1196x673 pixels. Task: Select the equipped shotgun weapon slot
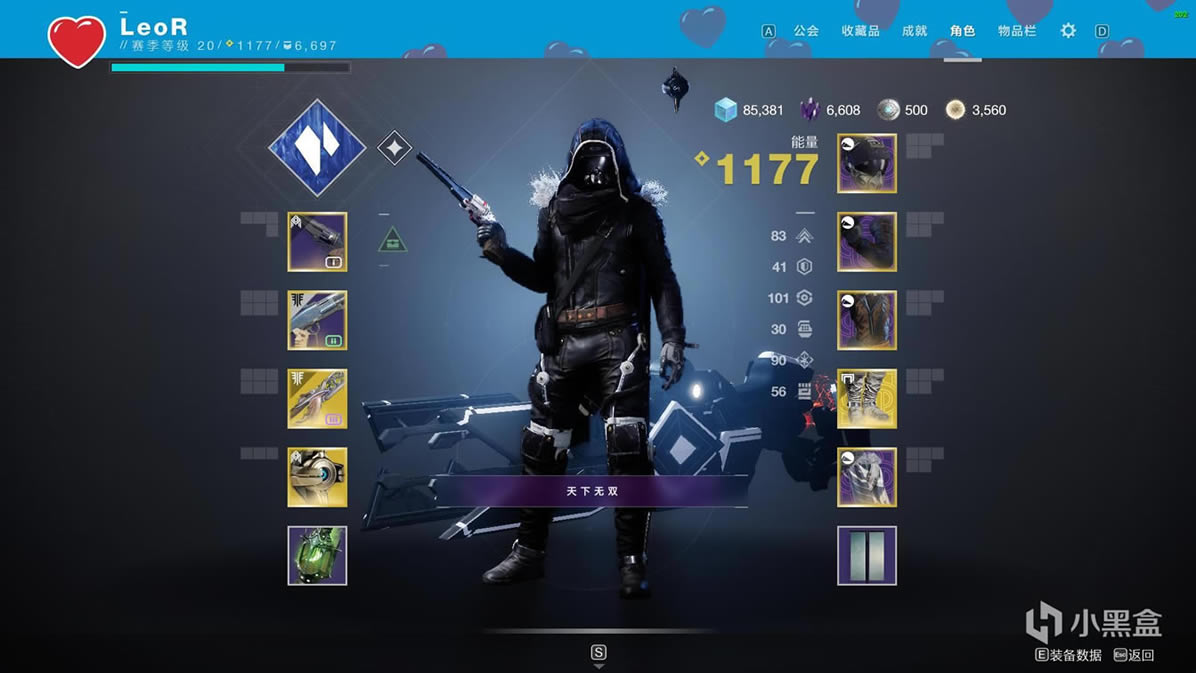(317, 320)
